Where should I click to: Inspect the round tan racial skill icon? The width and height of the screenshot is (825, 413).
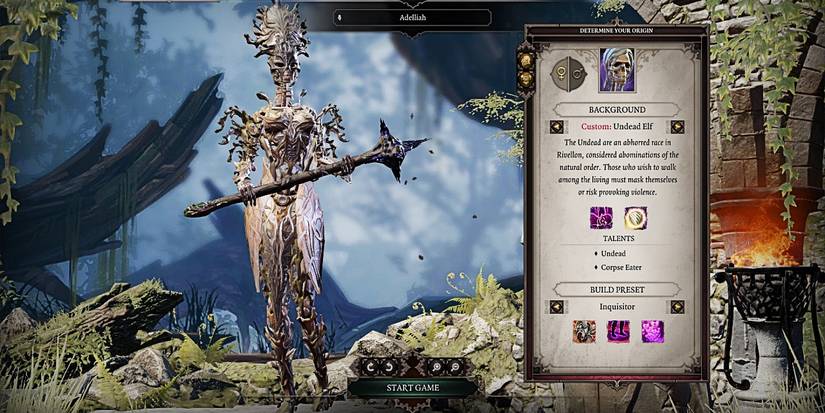[635, 217]
